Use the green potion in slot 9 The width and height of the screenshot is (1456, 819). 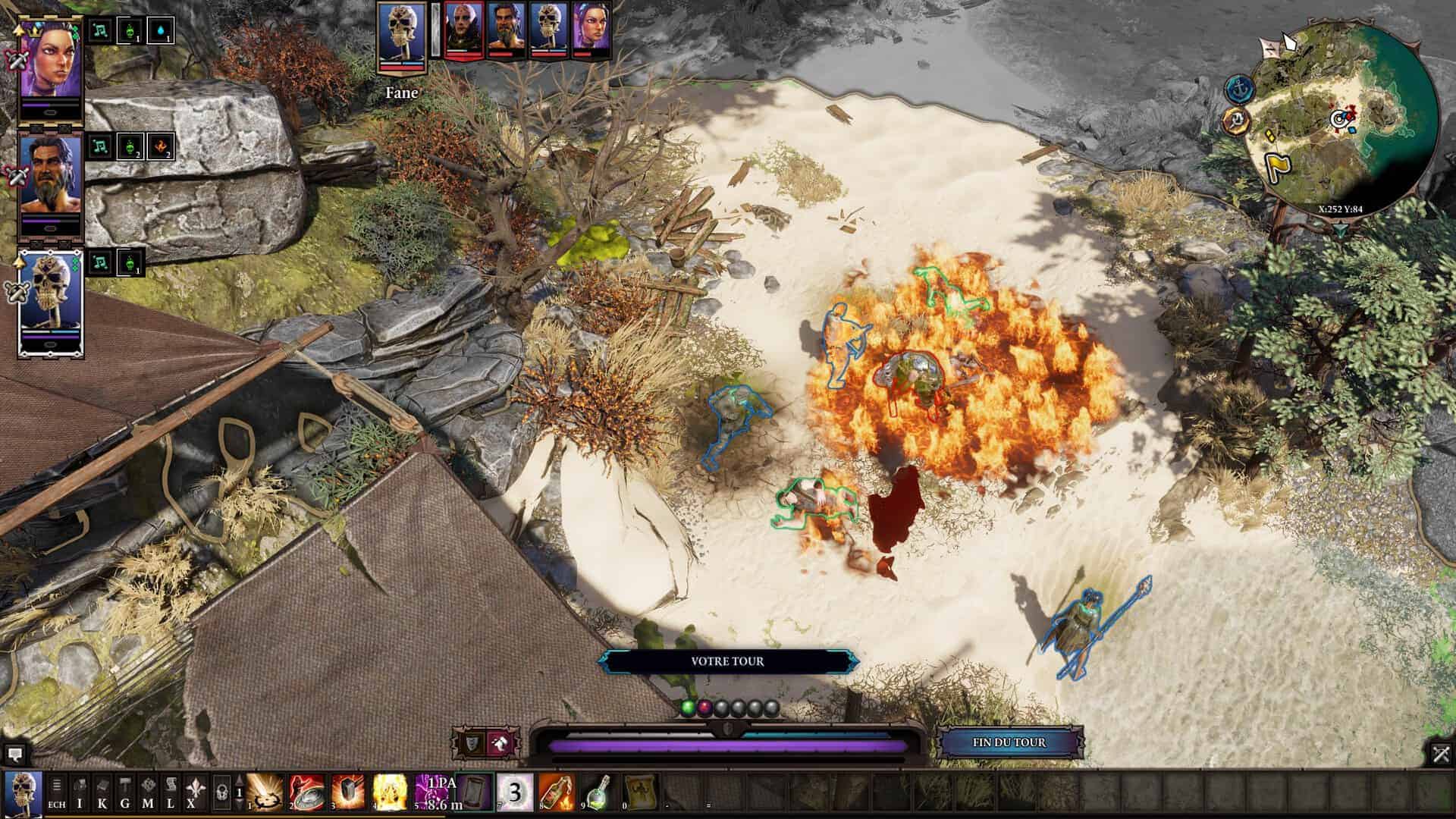(x=599, y=792)
